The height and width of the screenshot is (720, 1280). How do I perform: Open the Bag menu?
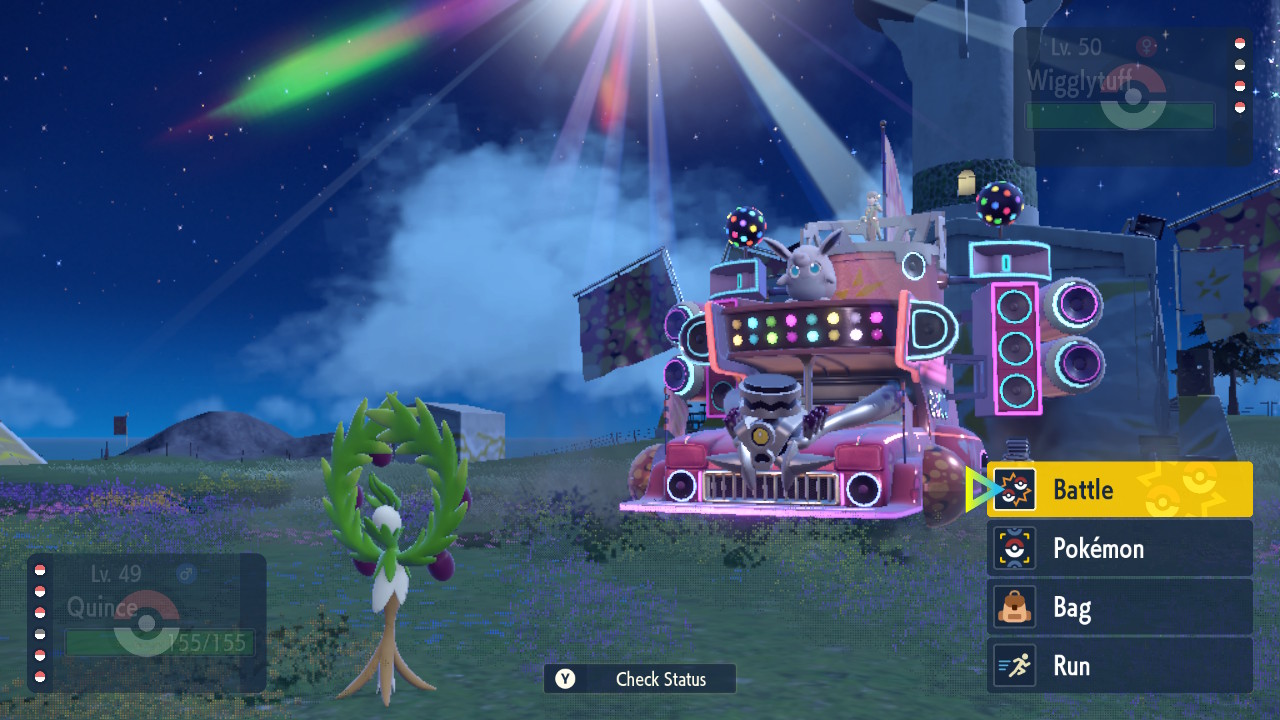[x=1119, y=607]
